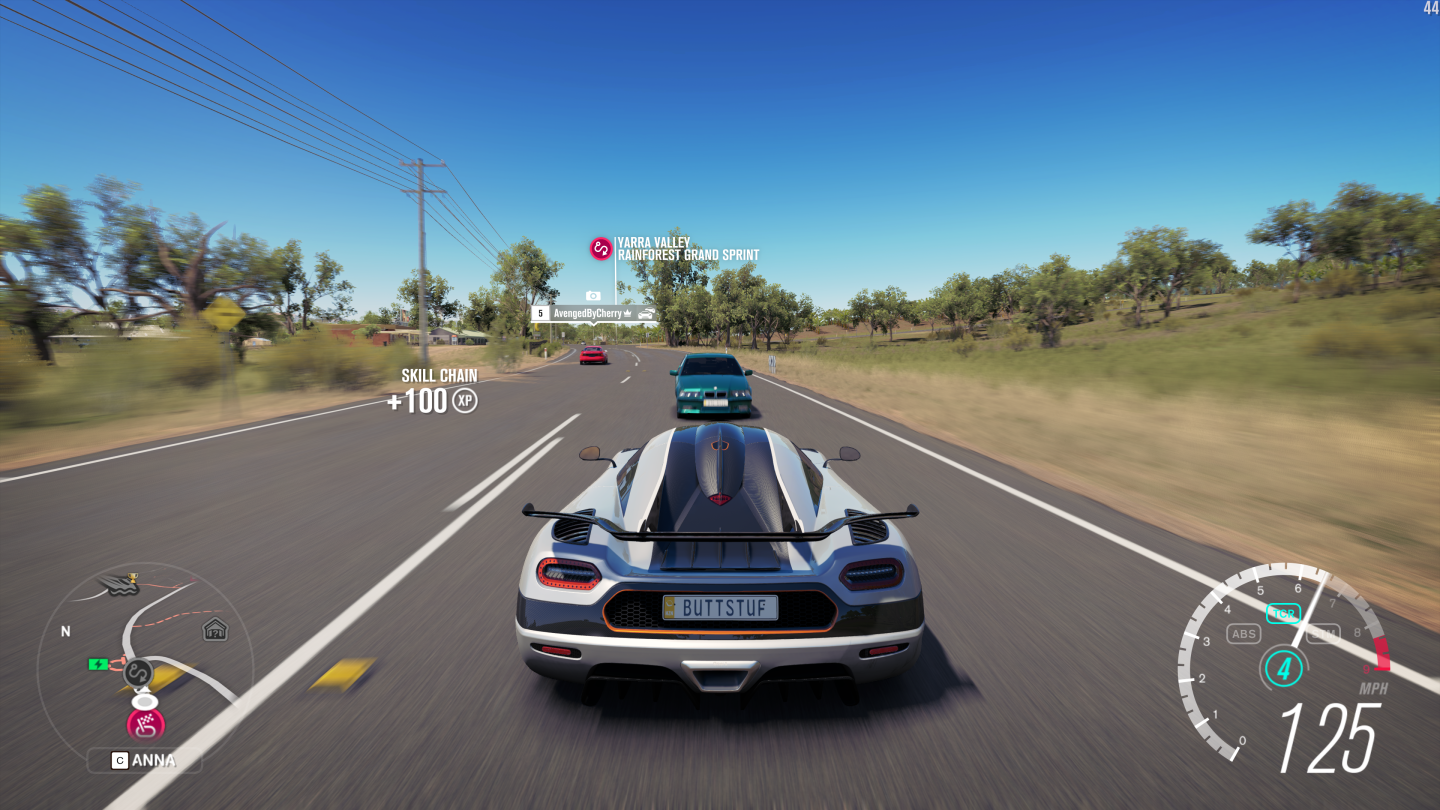Select the car silhouette icon on the nameplate
1440x810 pixels.
(645, 313)
